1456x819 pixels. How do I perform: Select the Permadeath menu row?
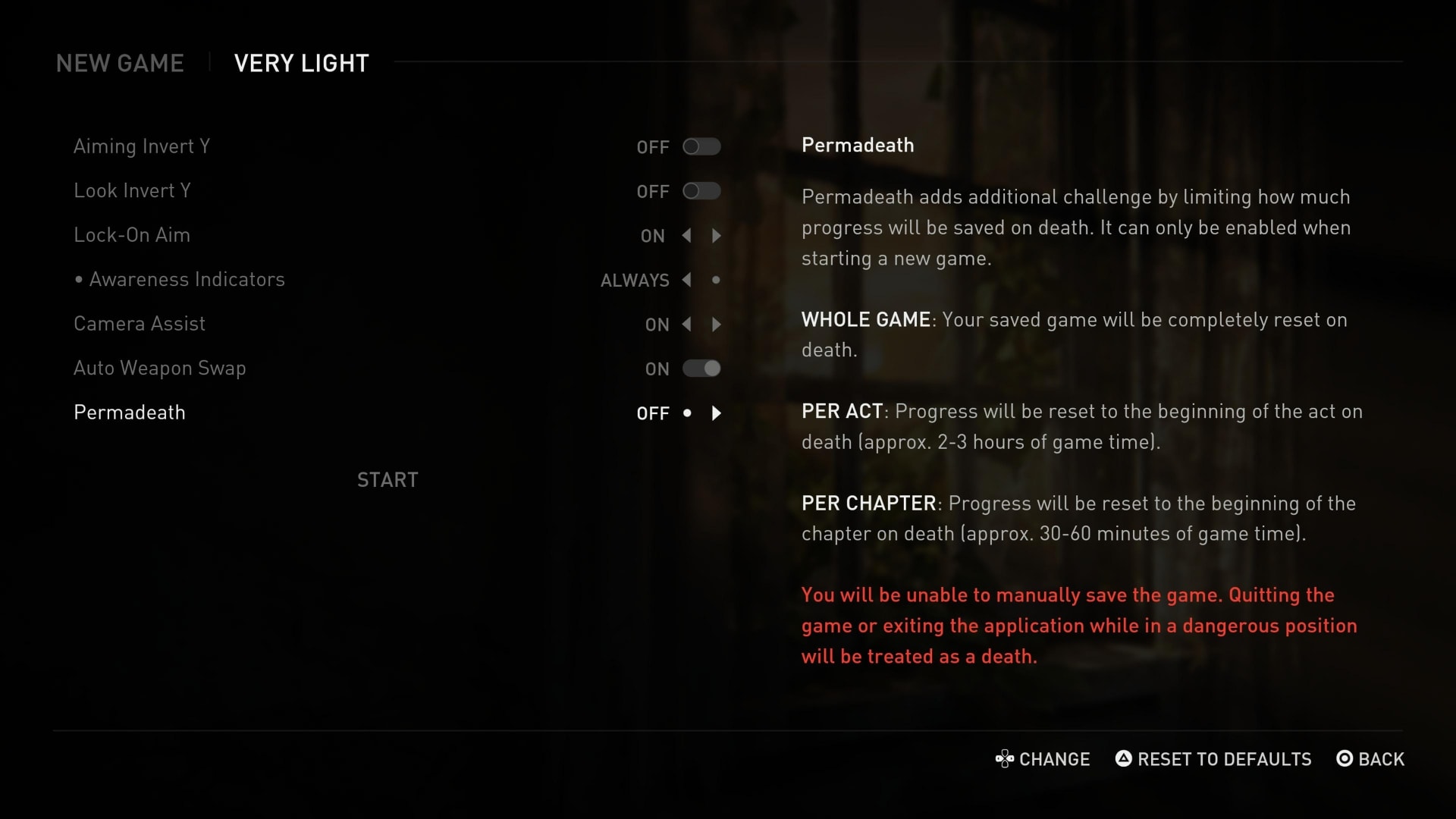click(130, 413)
